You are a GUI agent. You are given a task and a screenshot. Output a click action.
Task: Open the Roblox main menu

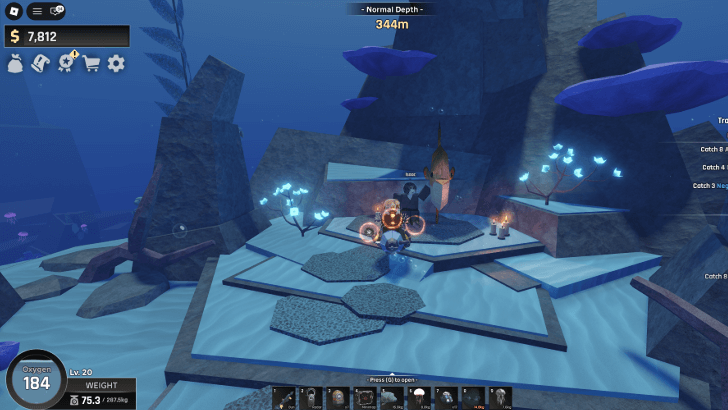click(14, 11)
